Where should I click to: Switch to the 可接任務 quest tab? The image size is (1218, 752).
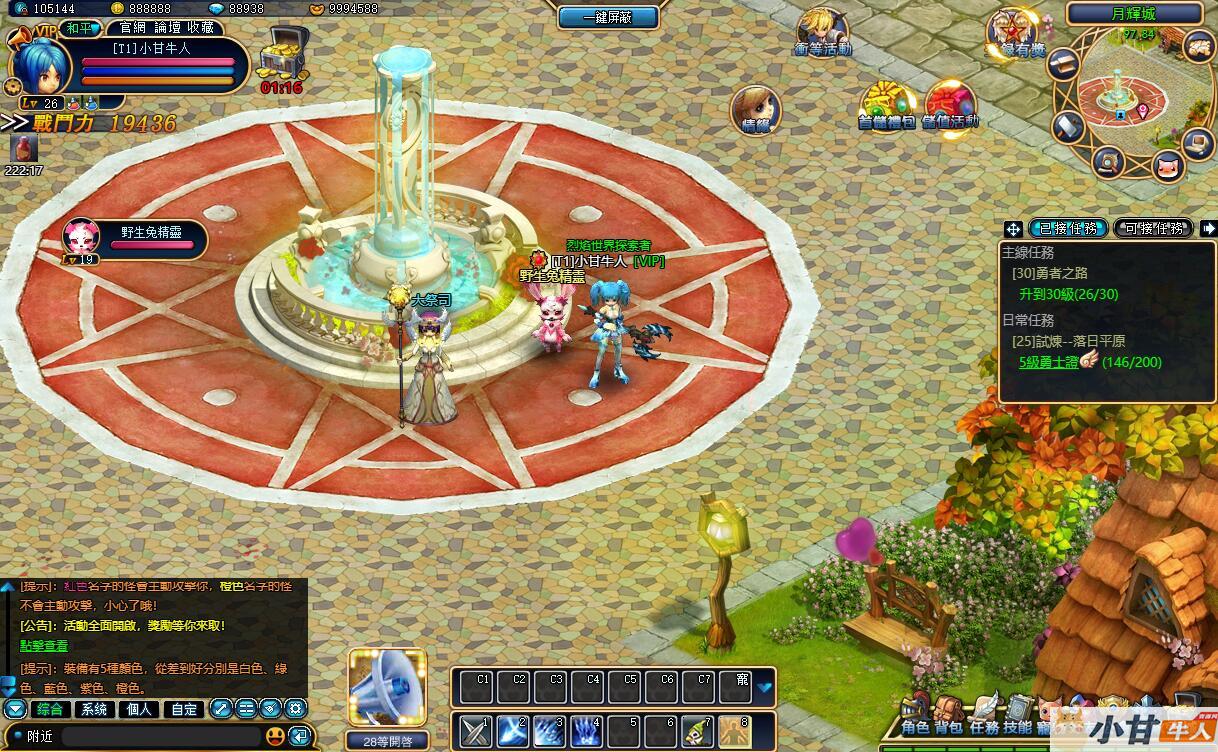tap(1153, 228)
